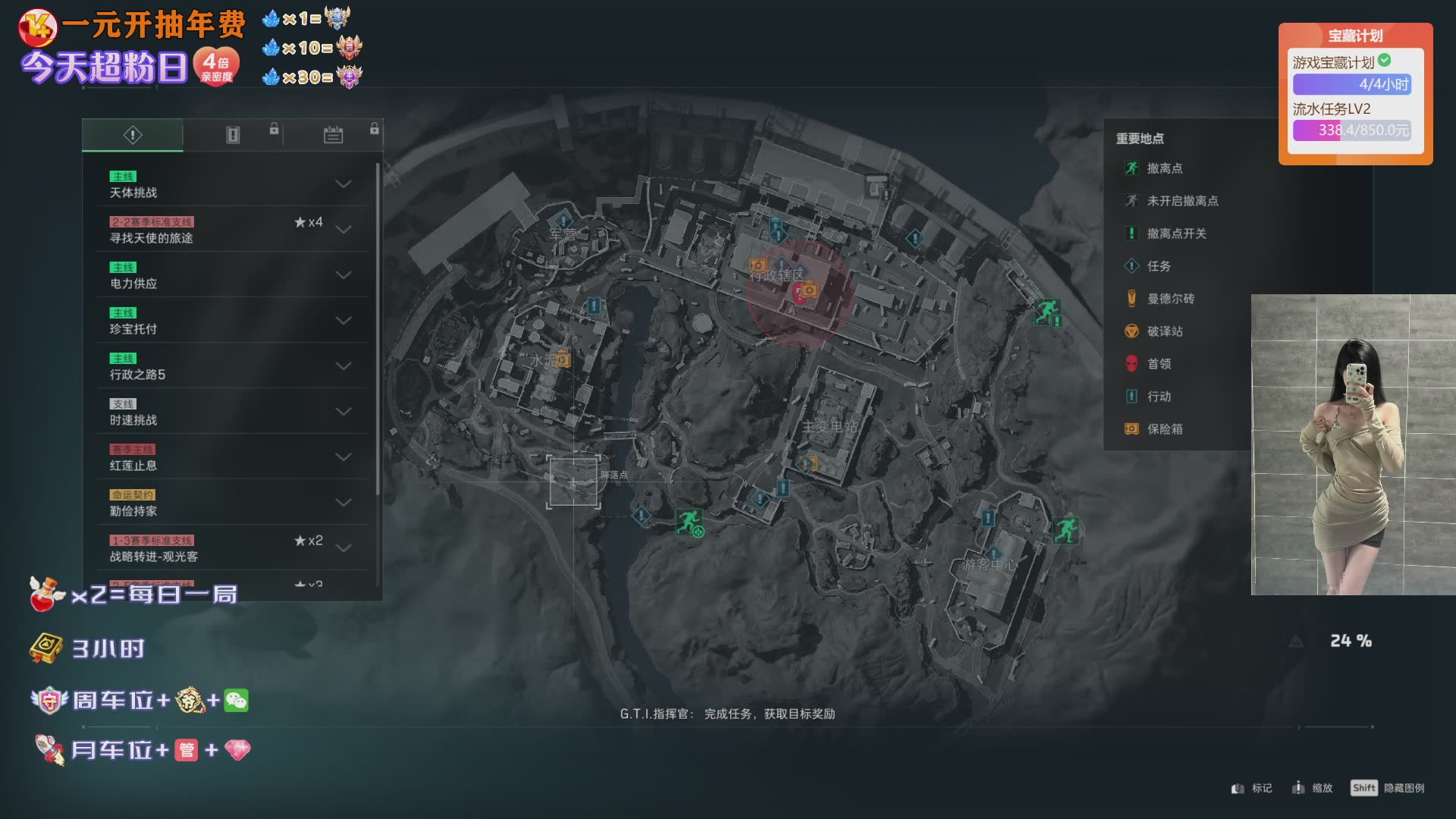Open the 电力供应 main mission
The image size is (1456, 819).
pos(227,275)
